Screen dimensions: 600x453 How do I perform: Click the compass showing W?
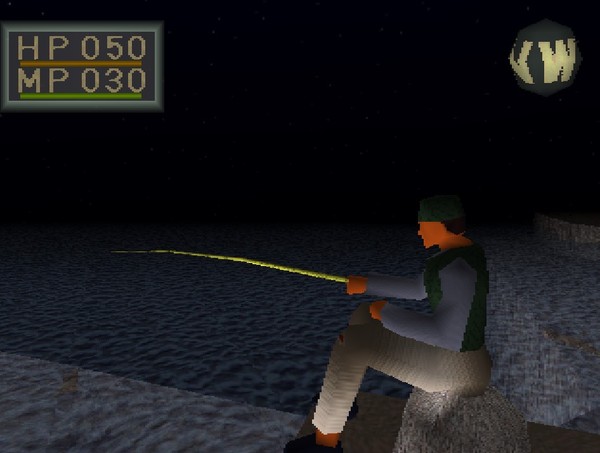545,58
